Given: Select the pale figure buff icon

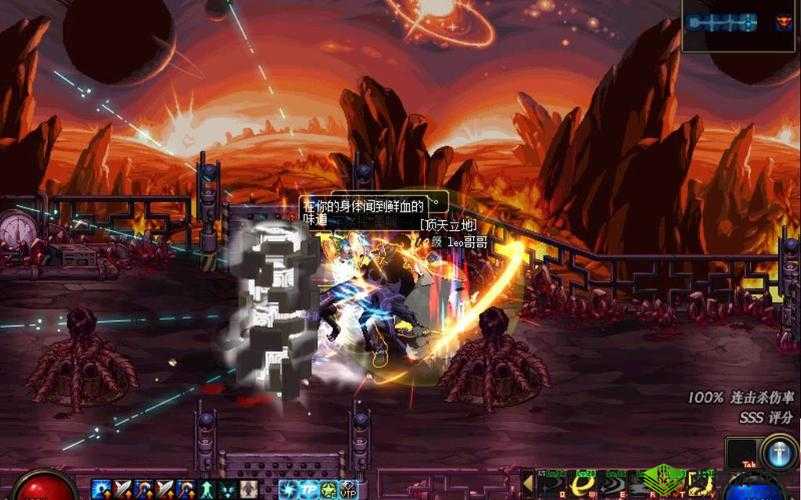Looking at the screenshot, I should click(246, 489).
